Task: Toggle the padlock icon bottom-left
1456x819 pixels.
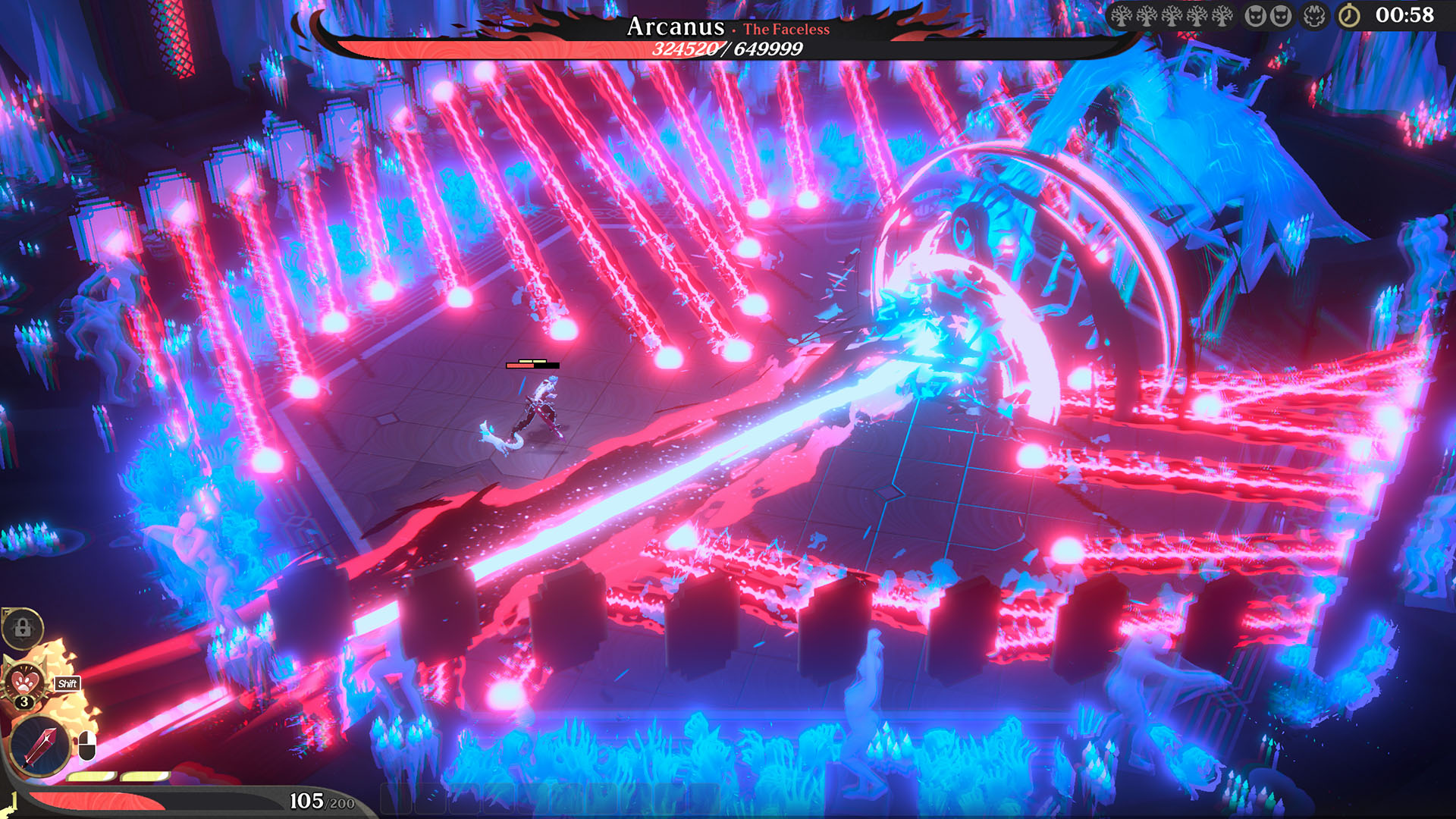Action: click(x=23, y=627)
